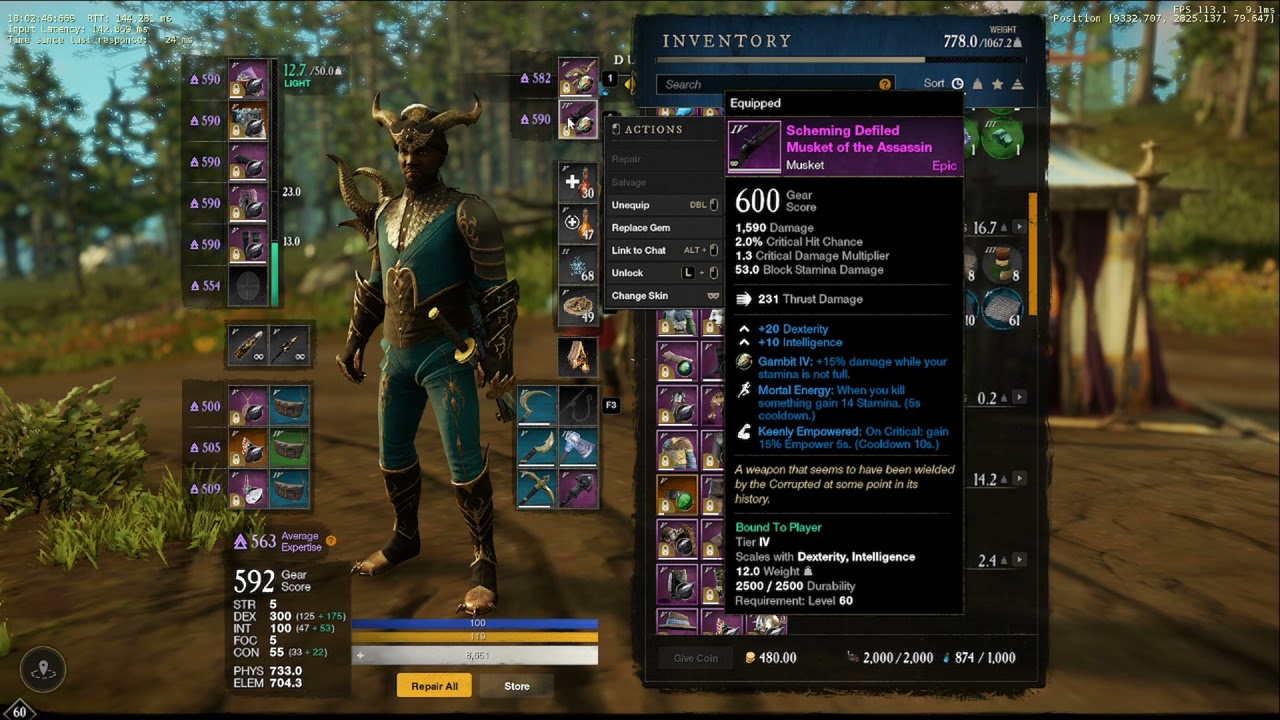Screen dimensions: 1280x720
Task: Select the food slot with 49 count
Action: pos(578,308)
